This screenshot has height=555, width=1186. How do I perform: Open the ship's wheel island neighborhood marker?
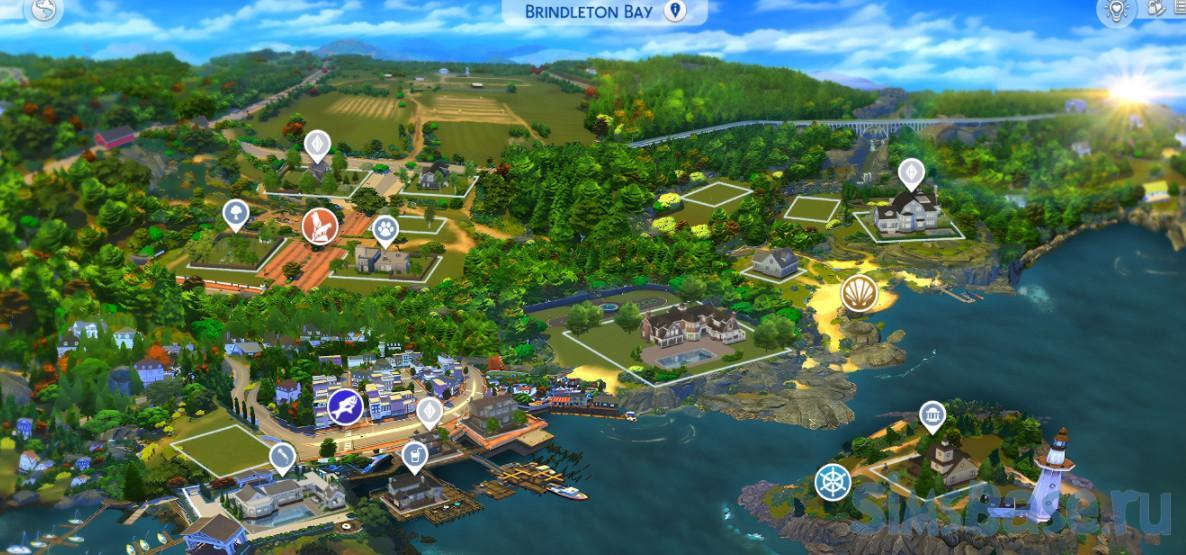point(832,482)
